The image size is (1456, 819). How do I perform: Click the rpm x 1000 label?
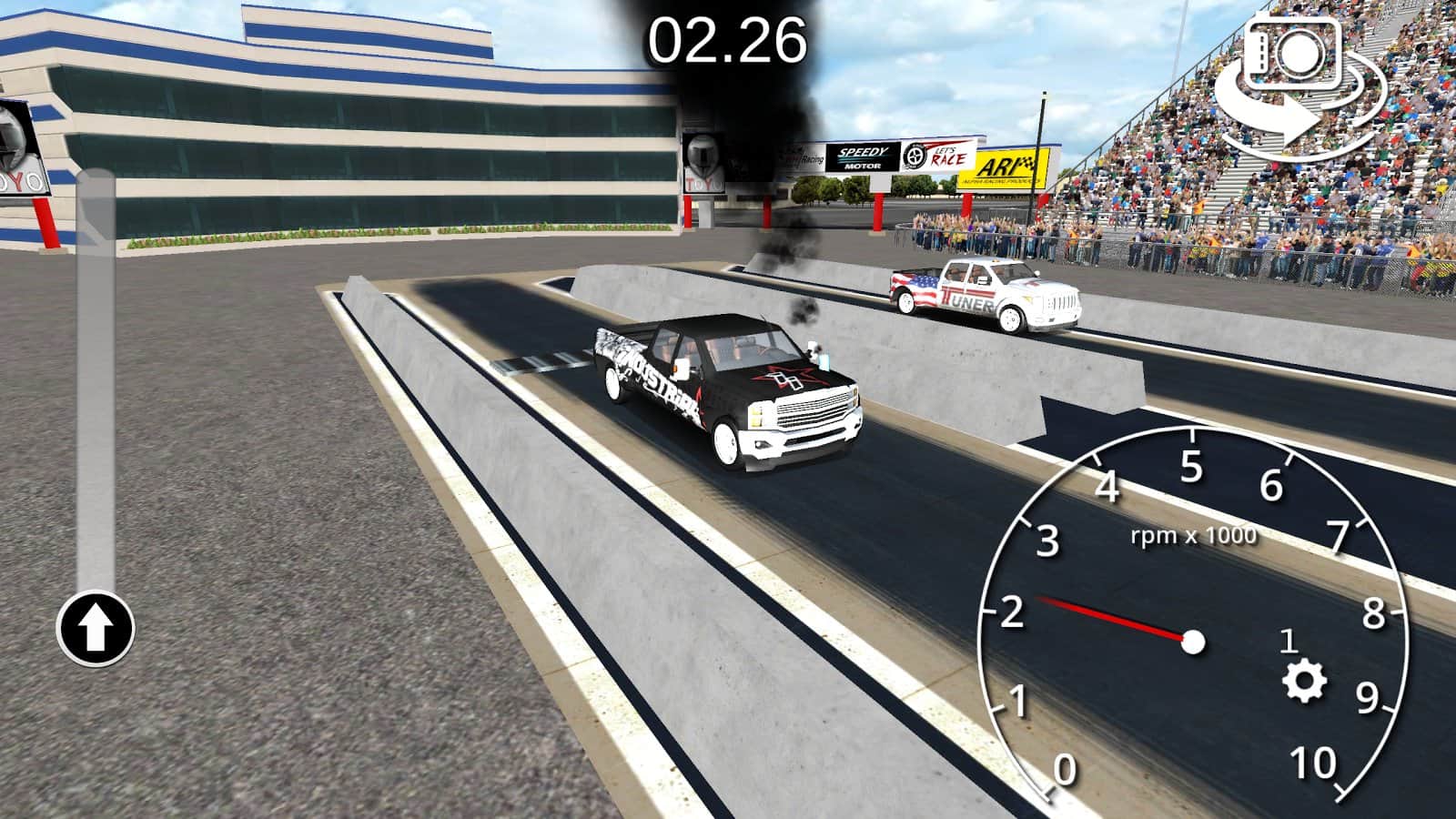click(1193, 534)
